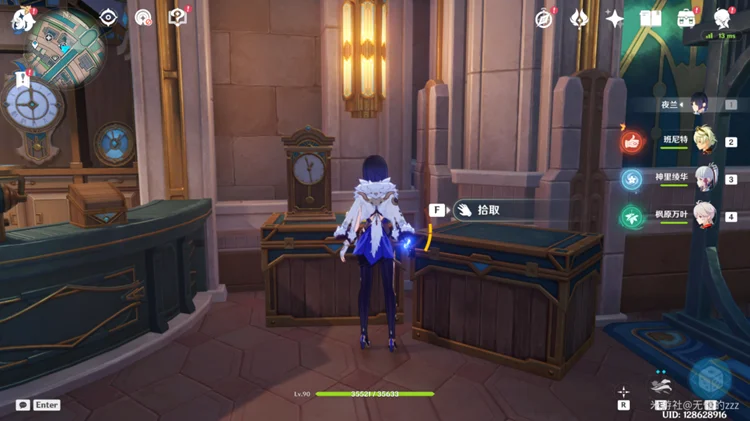Select party member 夜兰
The width and height of the screenshot is (750, 421).
698,104
